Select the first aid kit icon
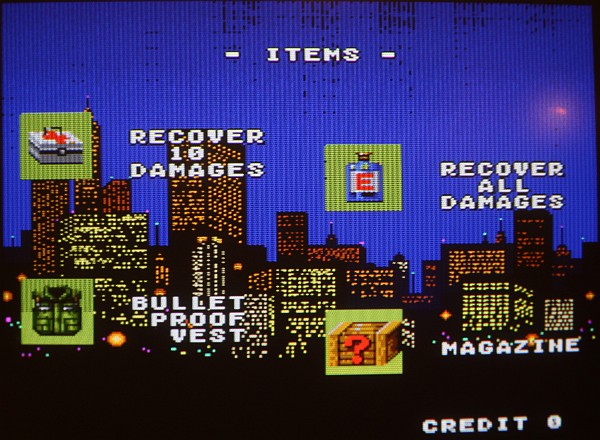The height and width of the screenshot is (440, 600). point(56,146)
